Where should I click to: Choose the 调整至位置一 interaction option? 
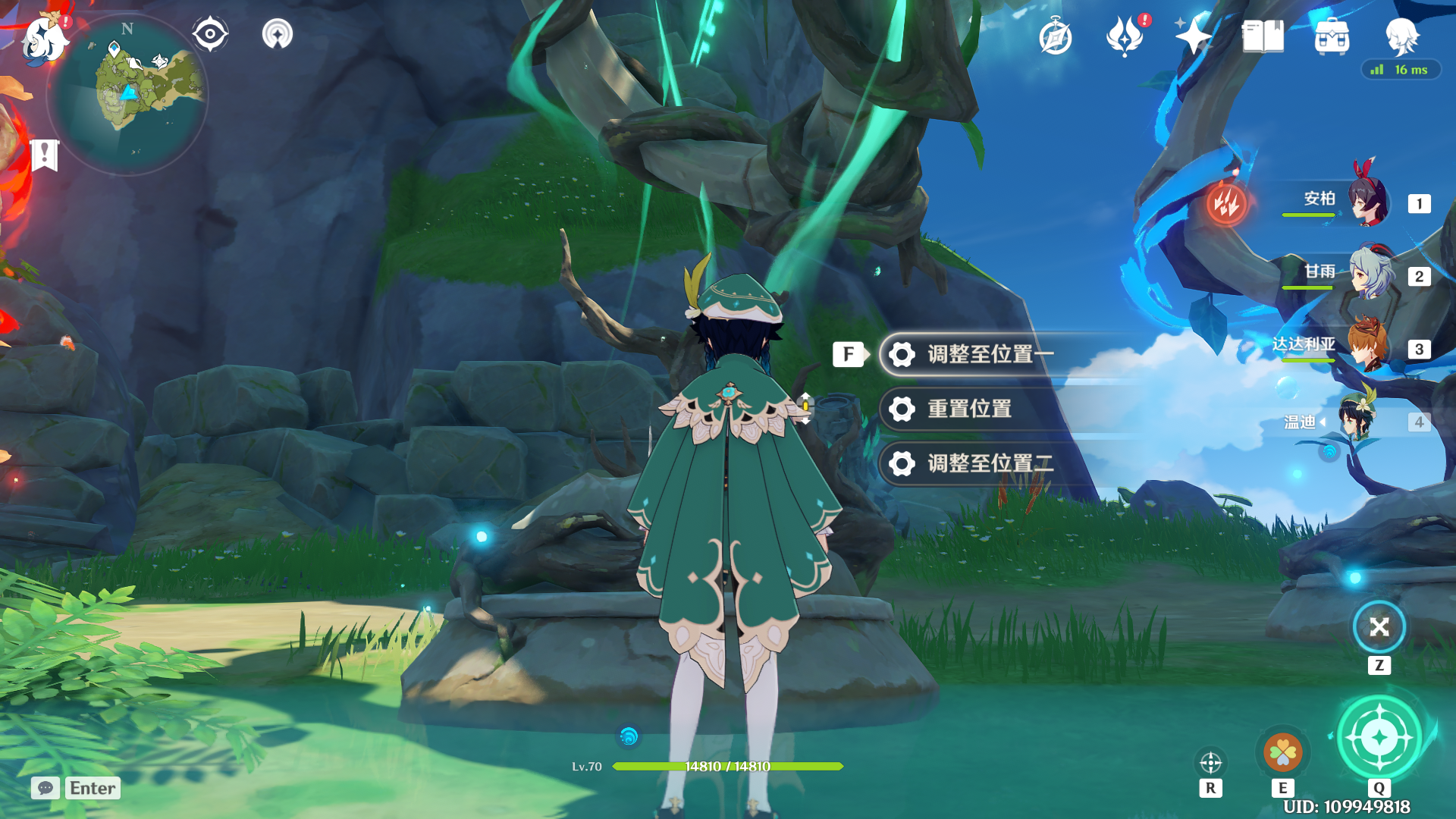pos(990,354)
